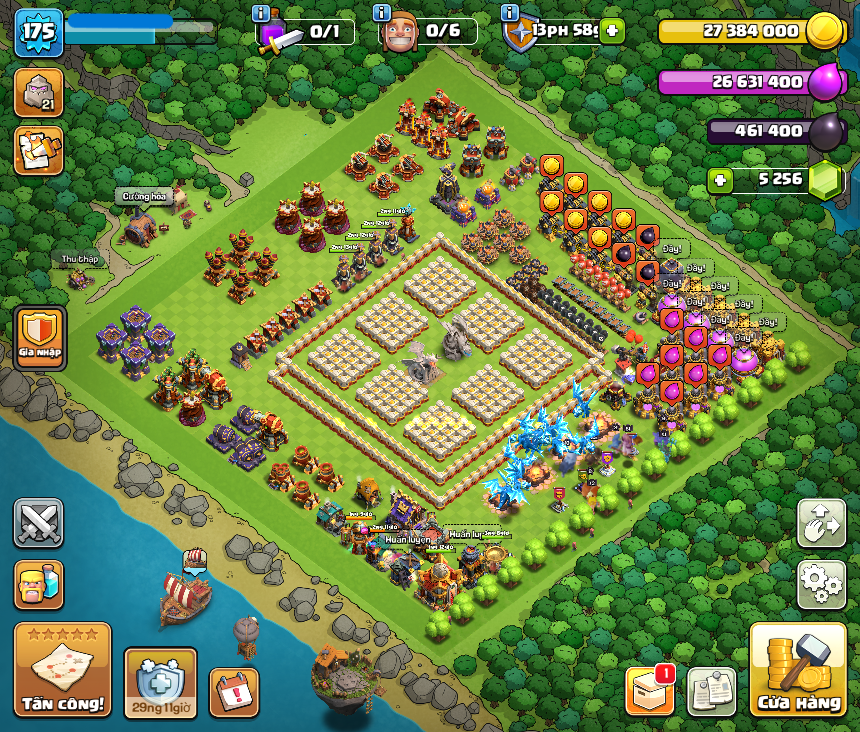Show info for the builder counter 0/6
Viewport: 860px width, 732px height.
381,13
